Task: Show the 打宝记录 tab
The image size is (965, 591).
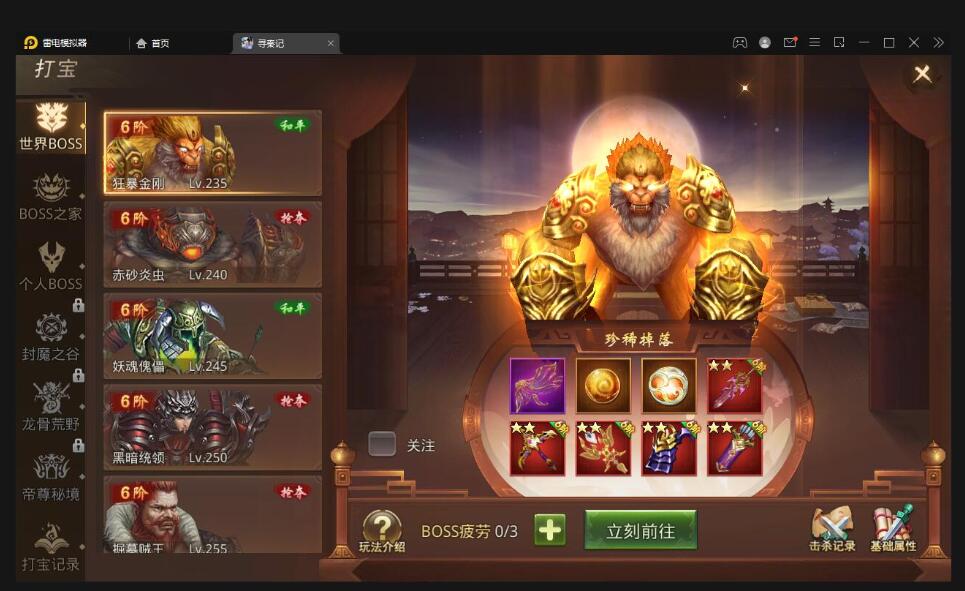Action: (51, 547)
